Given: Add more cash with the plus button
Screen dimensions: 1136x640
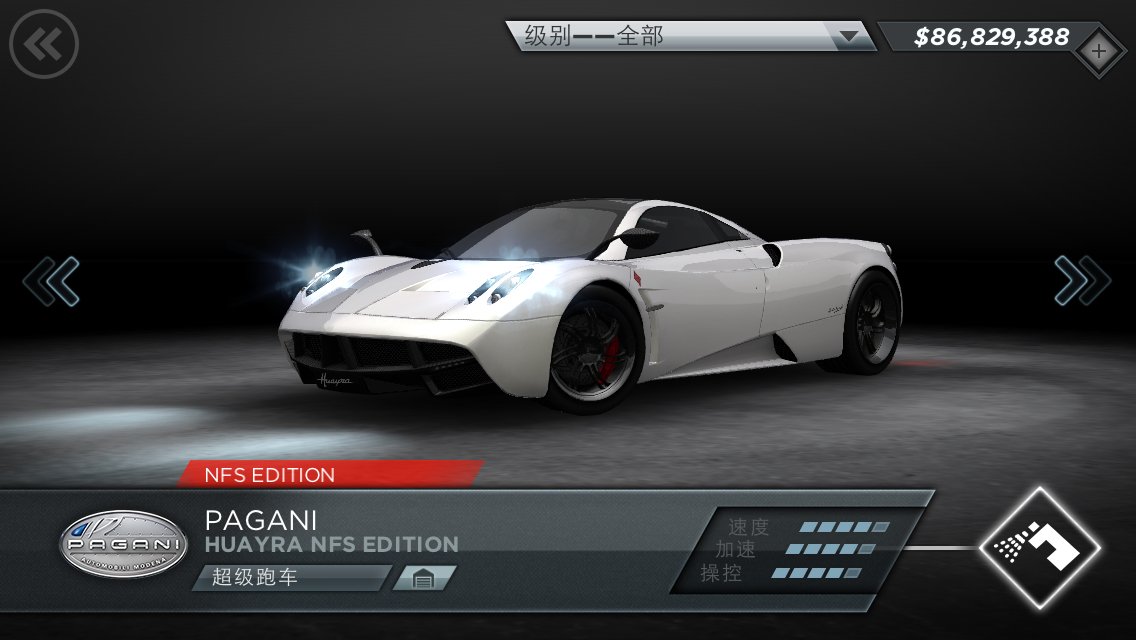Looking at the screenshot, I should click(x=1098, y=52).
